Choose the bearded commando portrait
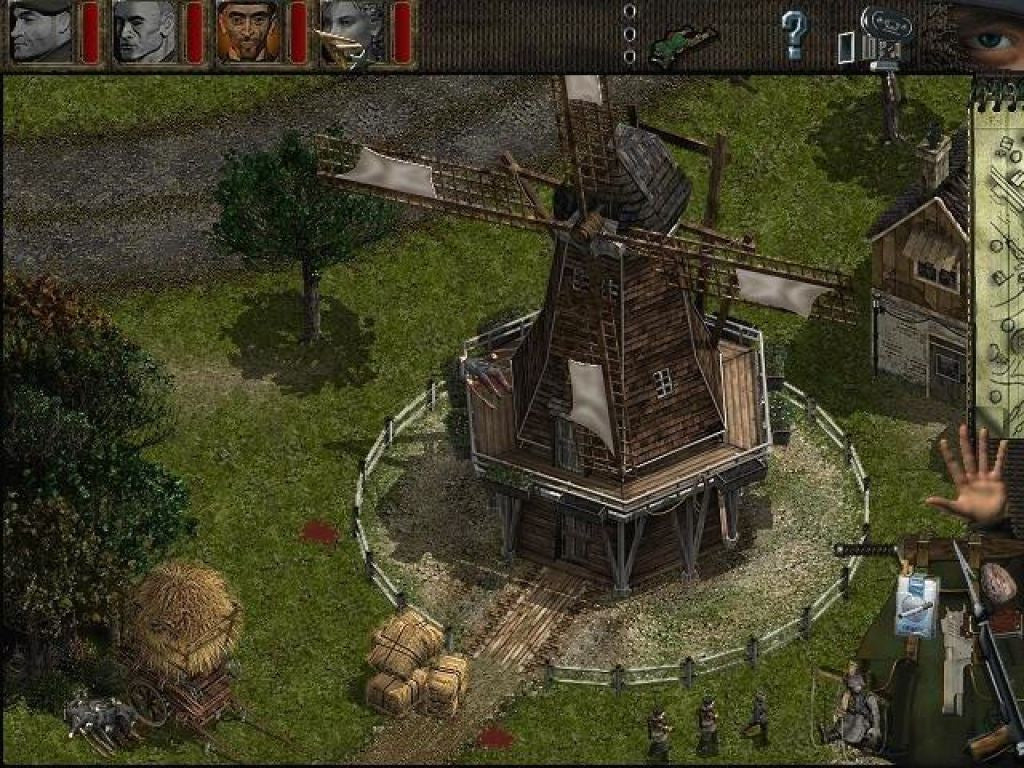 (248, 32)
